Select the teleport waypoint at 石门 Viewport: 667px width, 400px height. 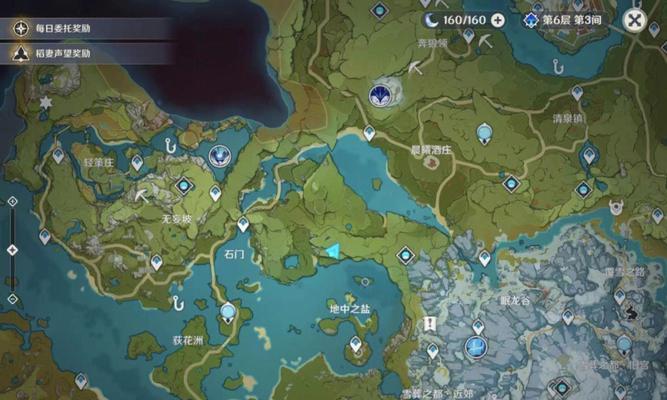[243, 225]
